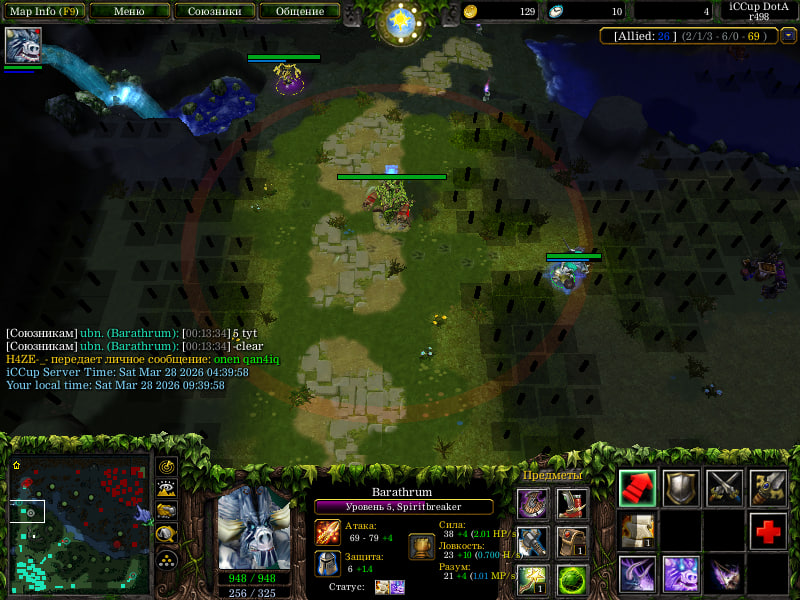
Task: Click on the minimap
Action: (79, 524)
